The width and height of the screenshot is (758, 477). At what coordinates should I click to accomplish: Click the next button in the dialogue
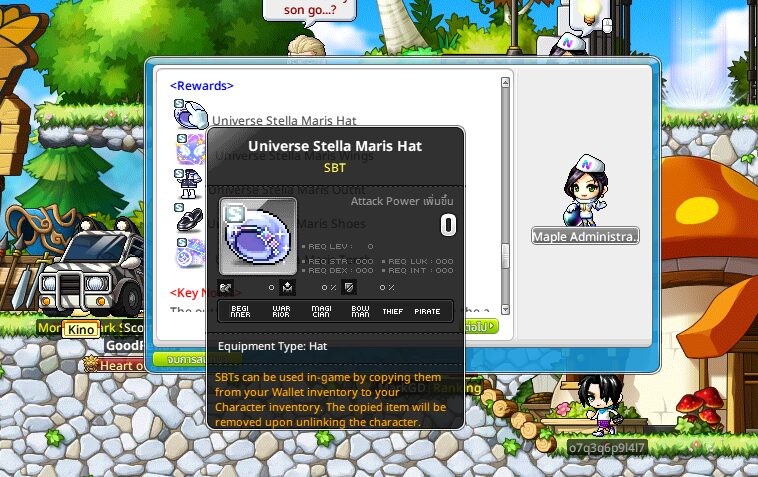click(x=482, y=326)
